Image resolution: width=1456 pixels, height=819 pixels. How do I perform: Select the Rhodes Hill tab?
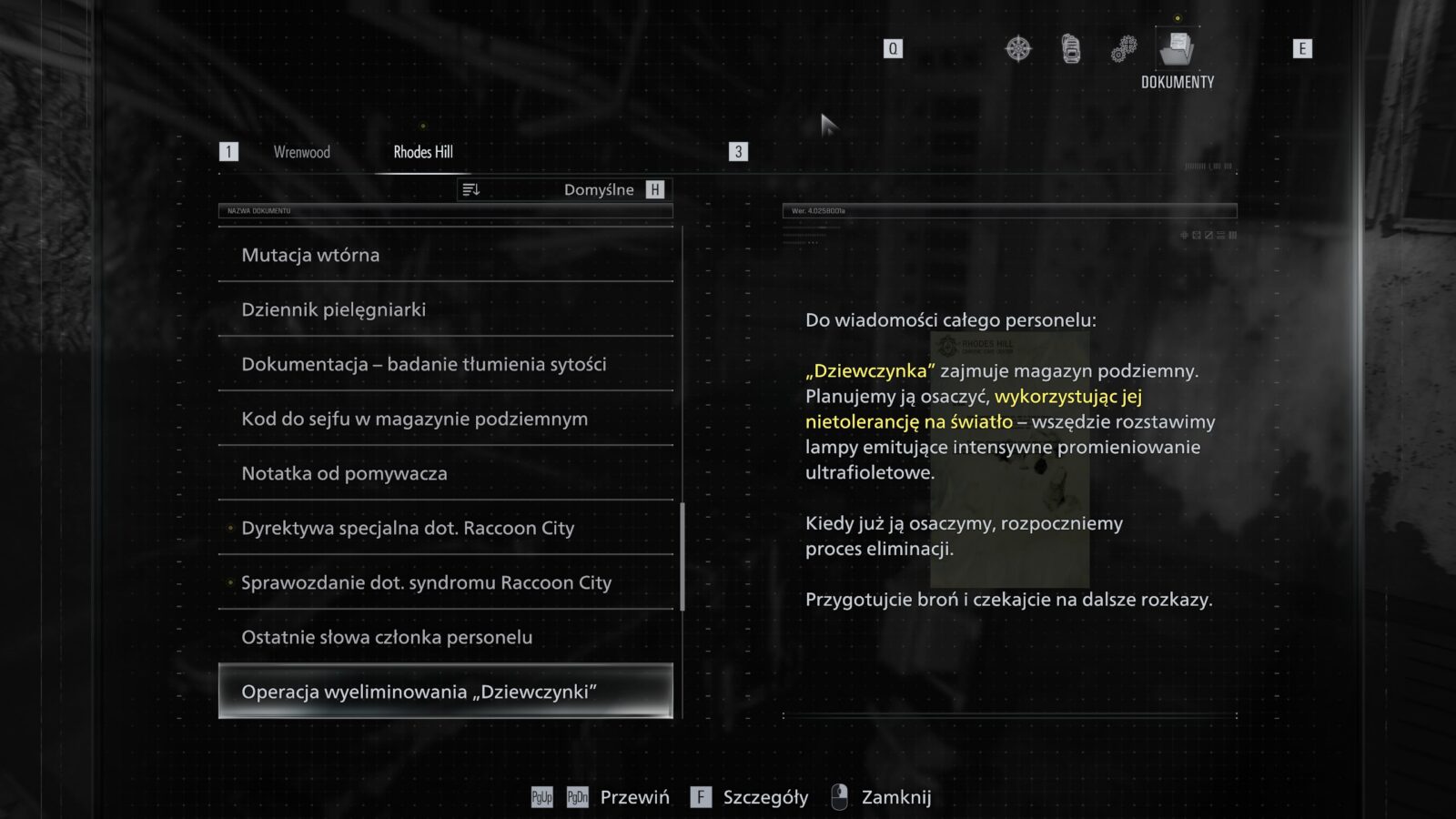pyautogui.click(x=423, y=152)
